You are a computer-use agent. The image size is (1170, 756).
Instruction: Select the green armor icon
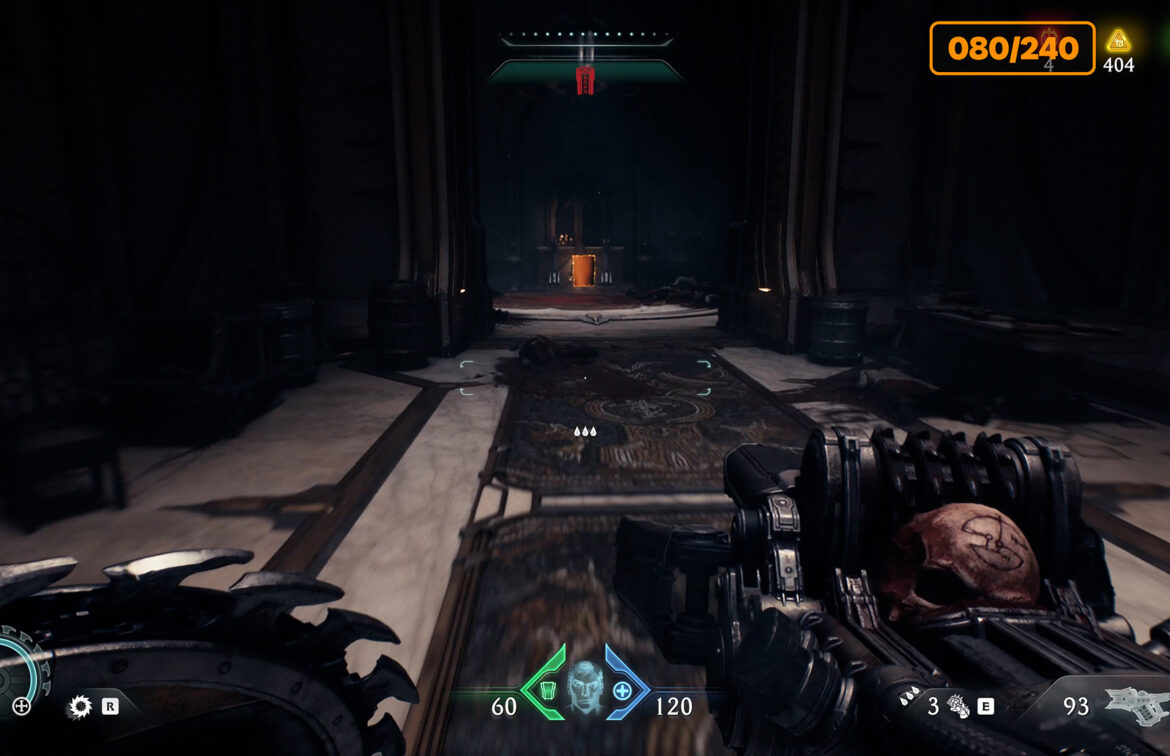coord(546,690)
